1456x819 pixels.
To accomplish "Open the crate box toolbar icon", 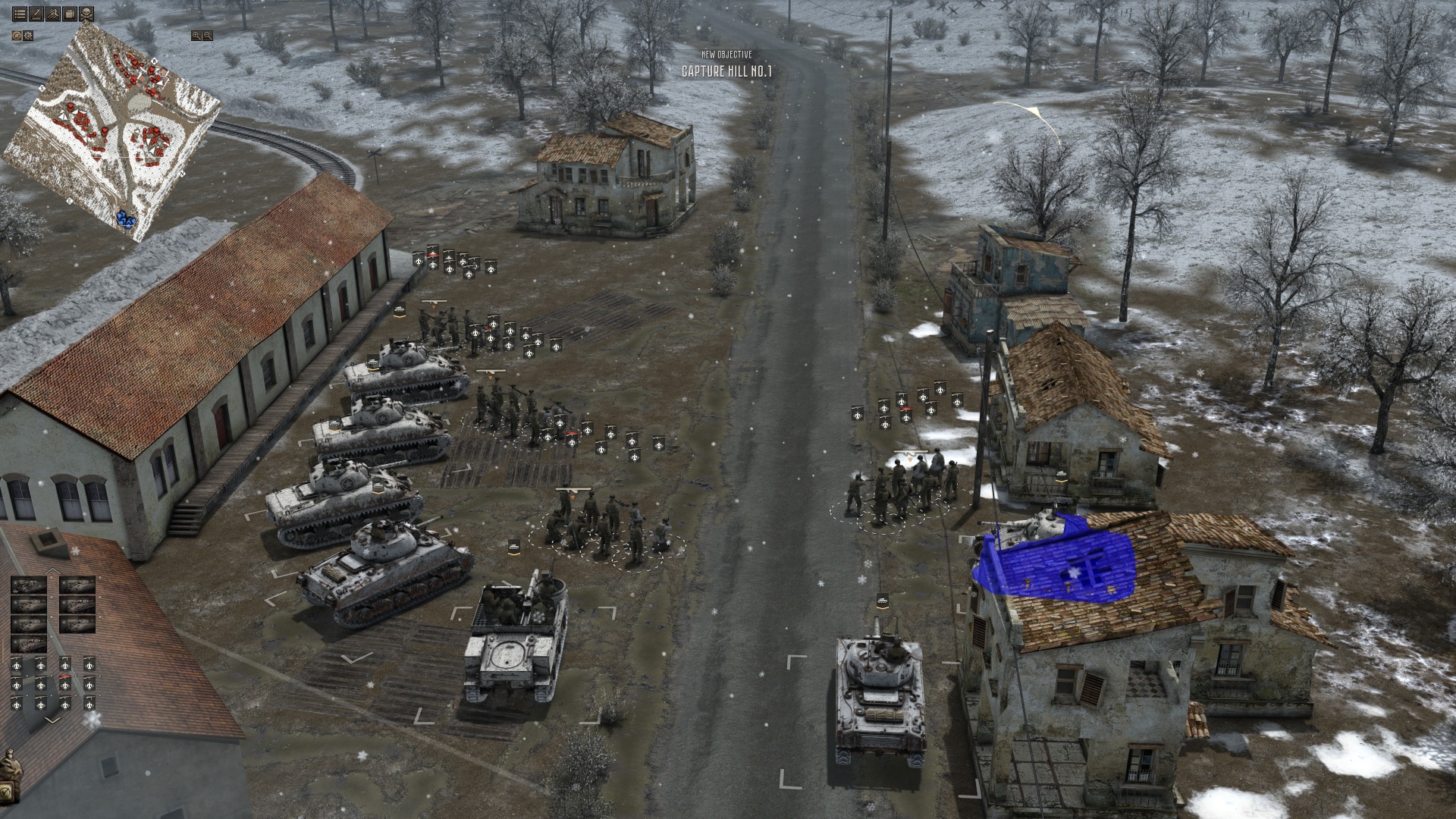I will click(x=70, y=14).
